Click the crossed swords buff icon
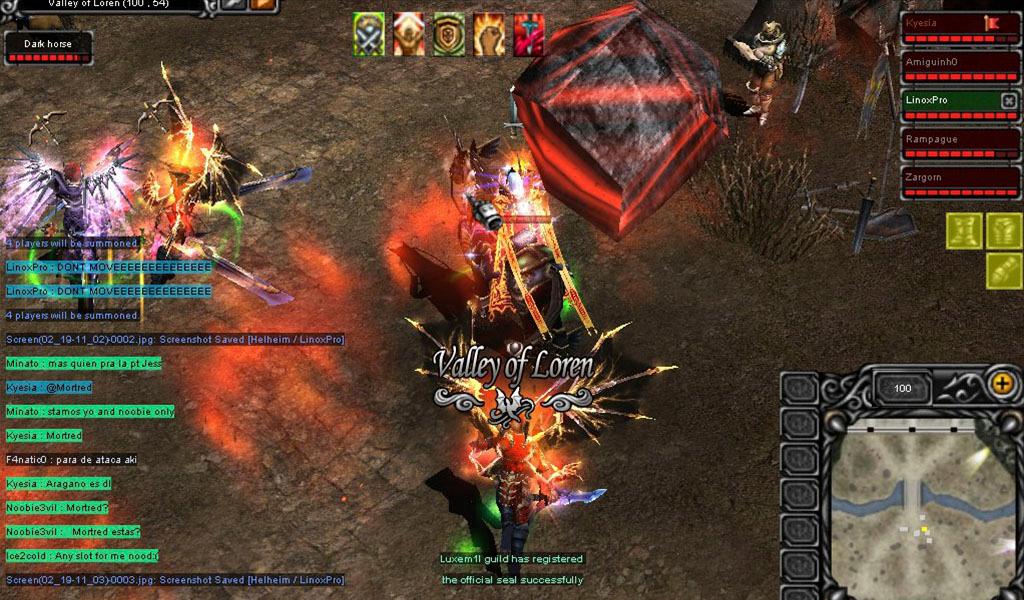1024x600 pixels. [x=369, y=34]
